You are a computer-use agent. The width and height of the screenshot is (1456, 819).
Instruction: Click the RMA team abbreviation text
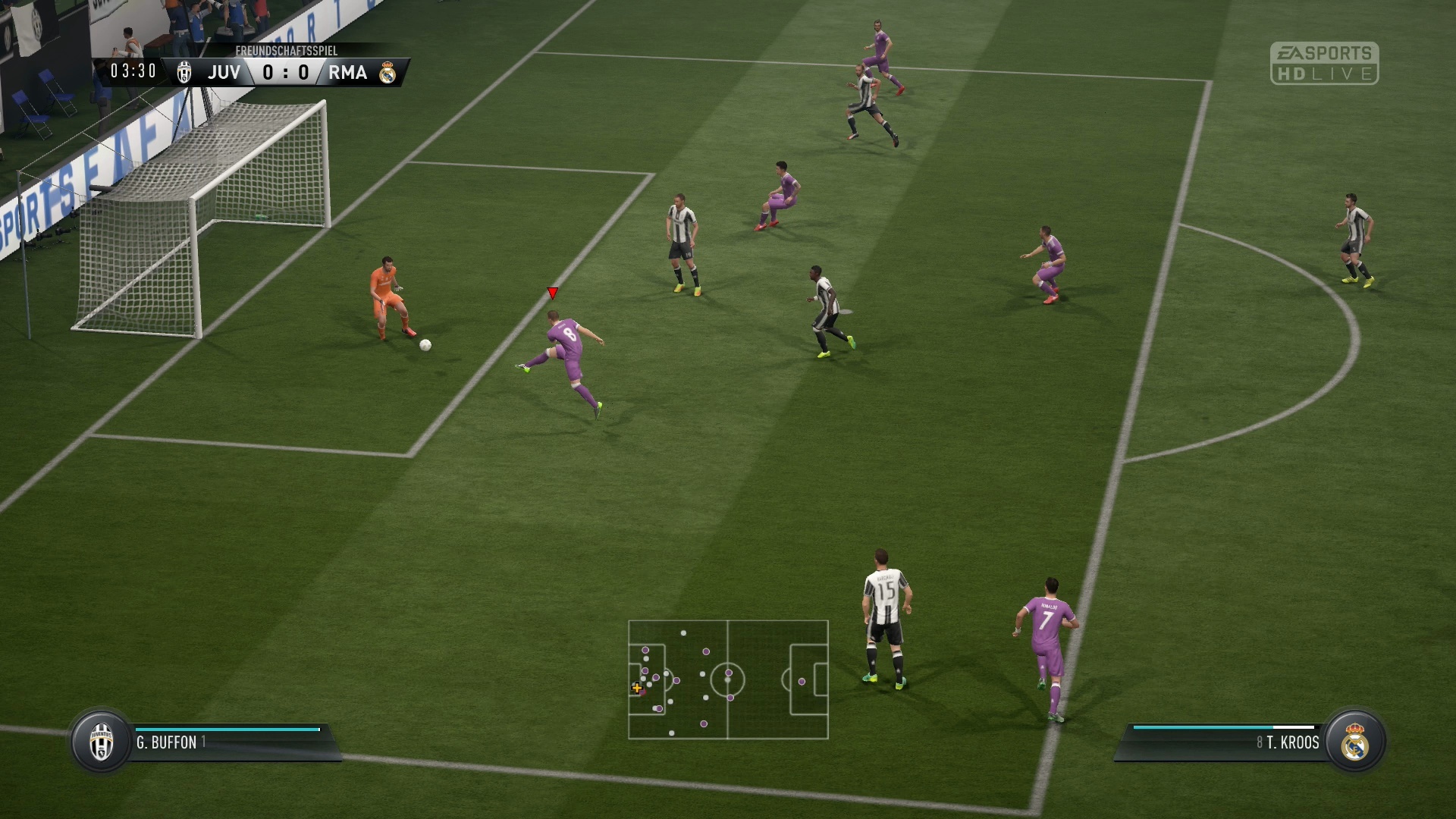tap(348, 72)
